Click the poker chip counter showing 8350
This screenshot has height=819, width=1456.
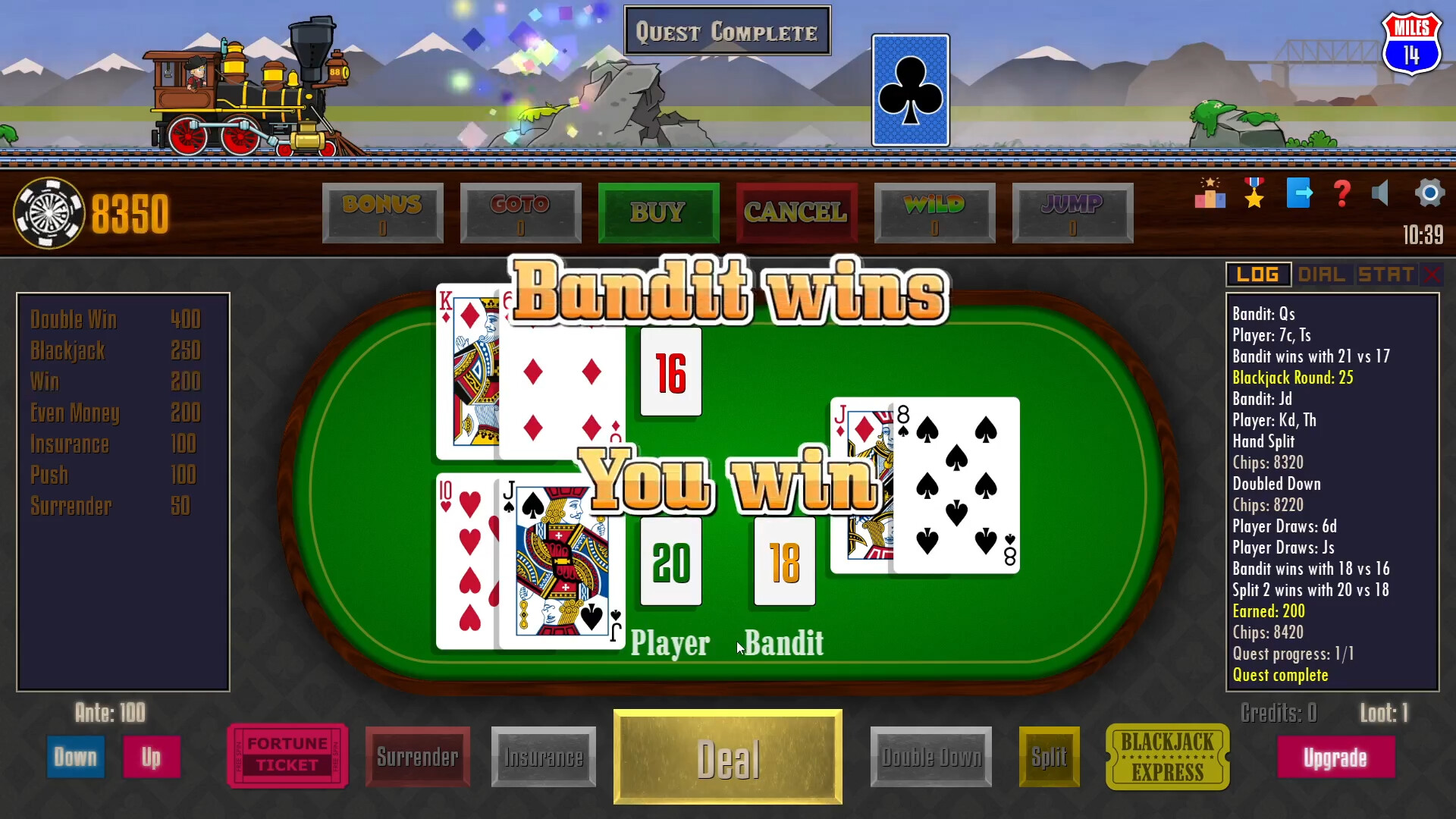(x=91, y=213)
